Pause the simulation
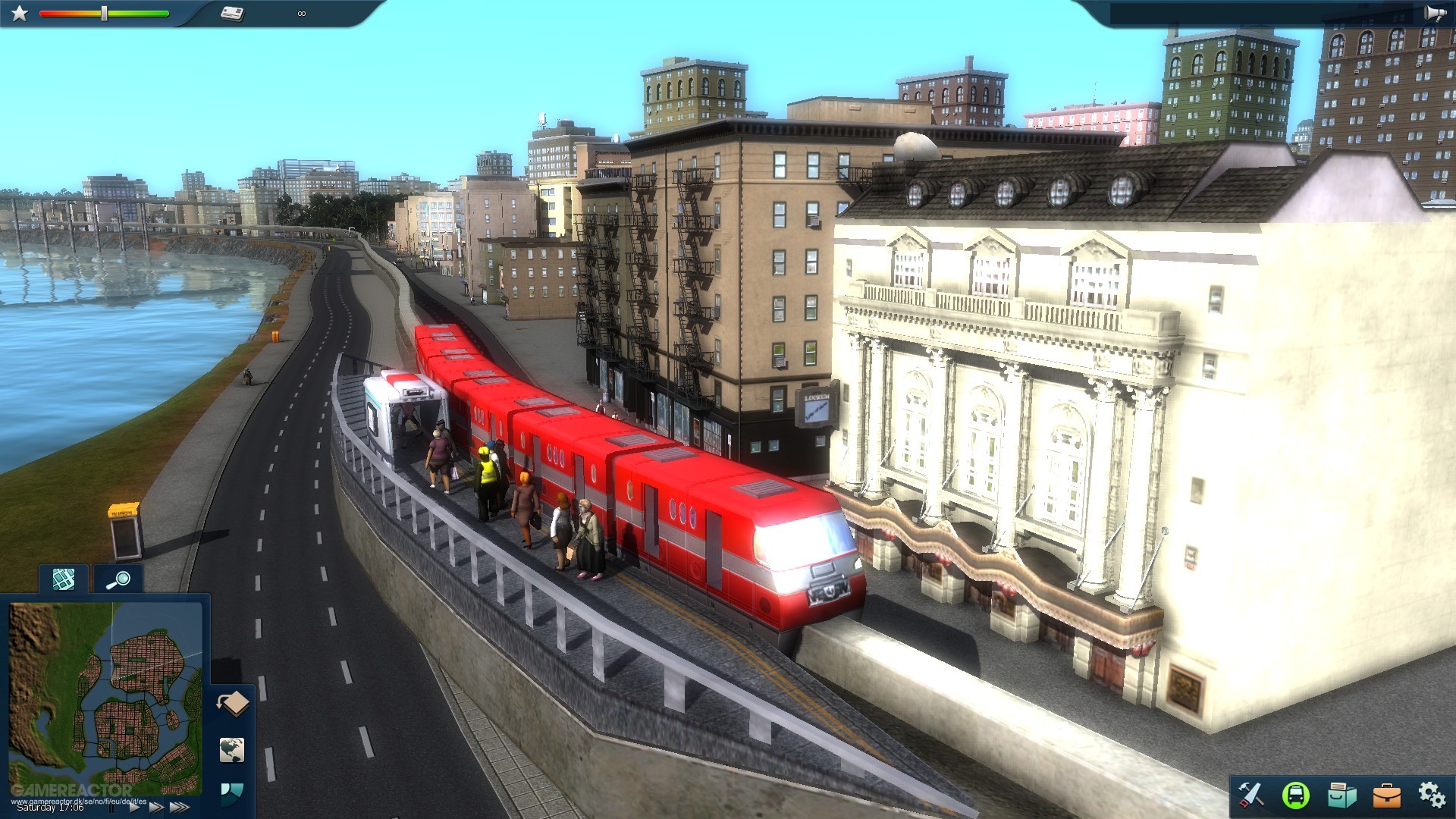This screenshot has width=1456, height=819. pos(111,808)
